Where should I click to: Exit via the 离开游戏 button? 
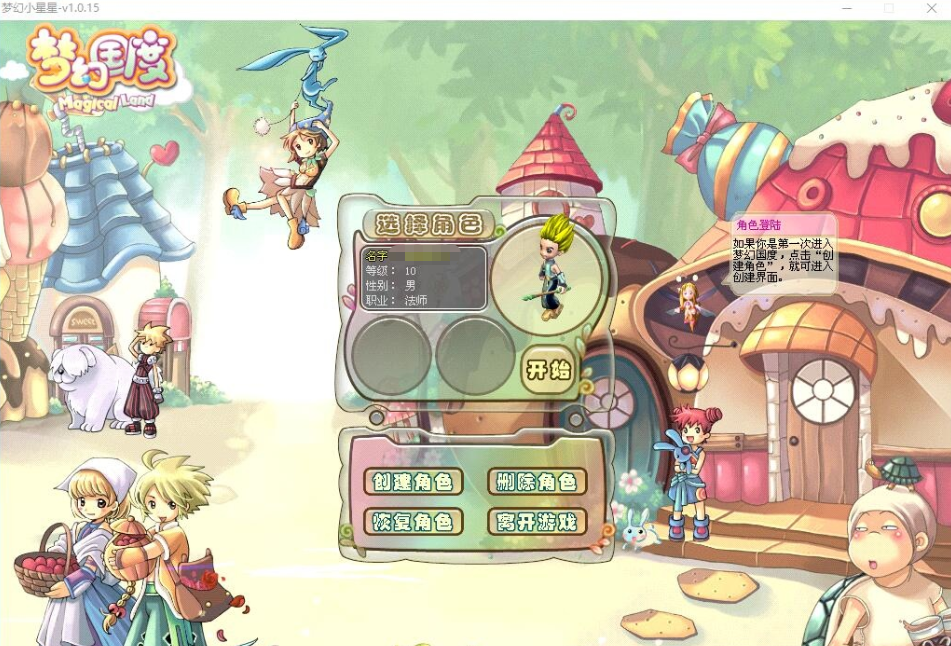click(x=536, y=522)
